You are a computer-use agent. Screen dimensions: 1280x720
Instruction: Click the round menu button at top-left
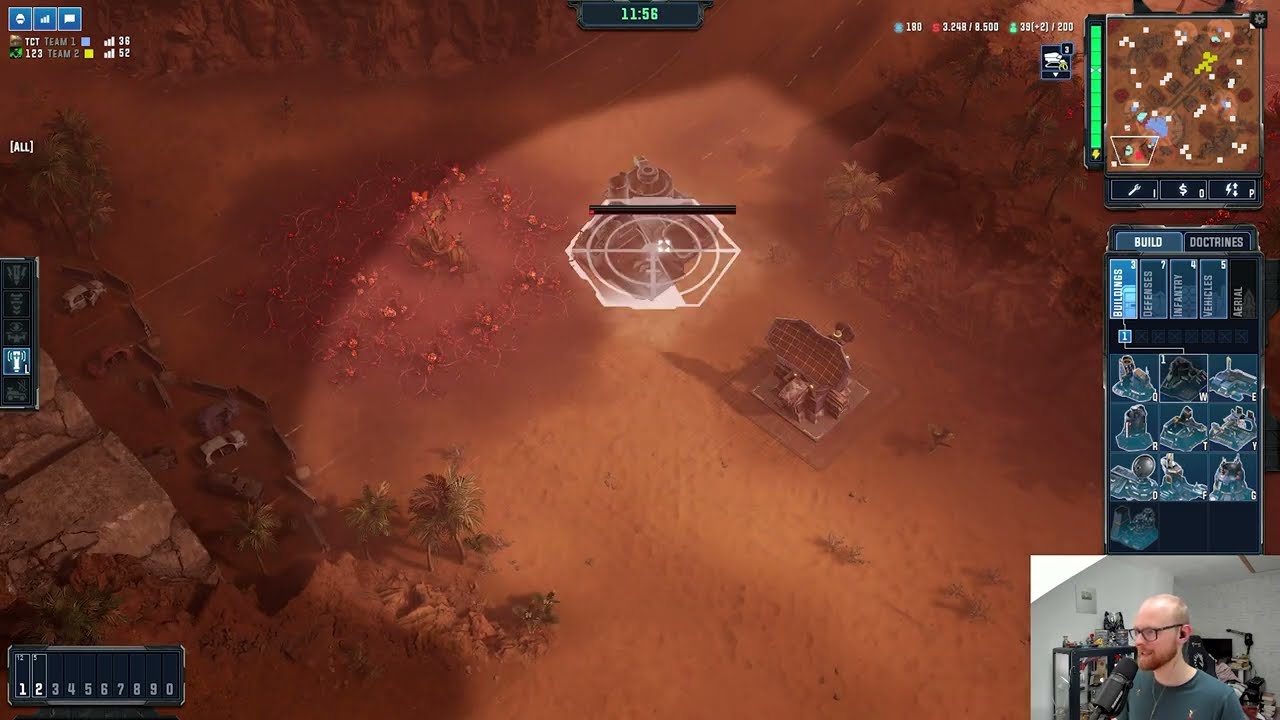(20, 19)
